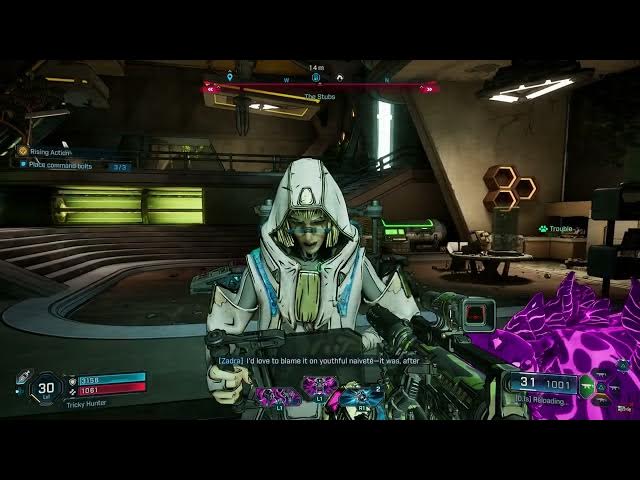This screenshot has width=640, height=480.
Task: Click the compass bar above The Stubs
Action: click(320, 88)
